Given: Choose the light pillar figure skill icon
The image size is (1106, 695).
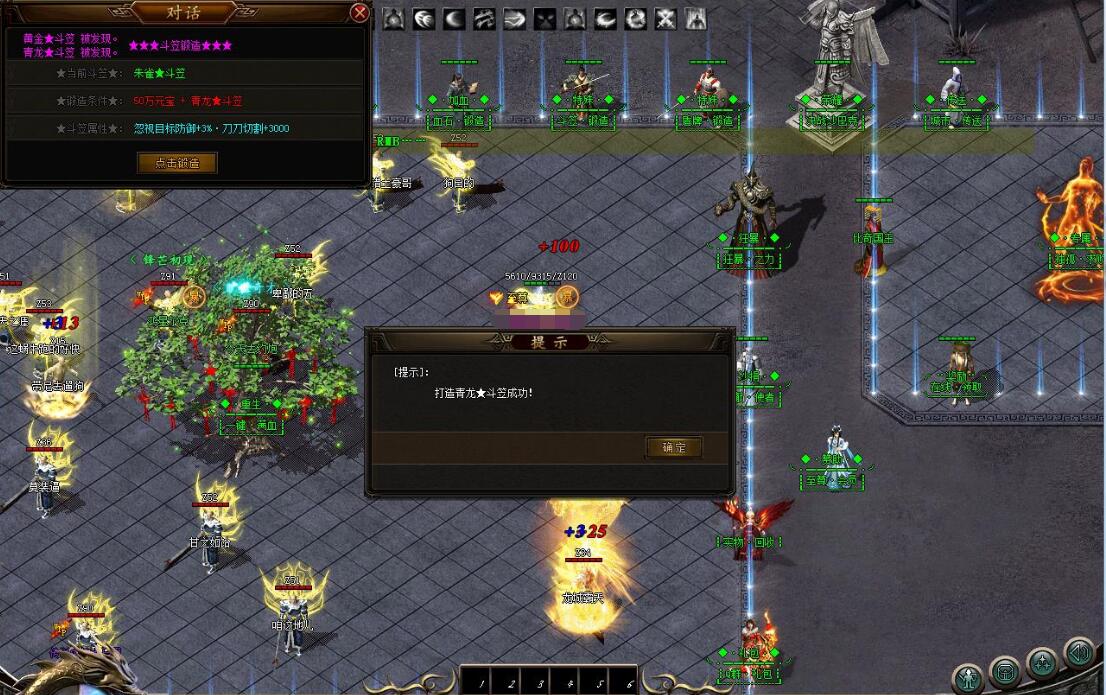Looking at the screenshot, I should coord(695,19).
